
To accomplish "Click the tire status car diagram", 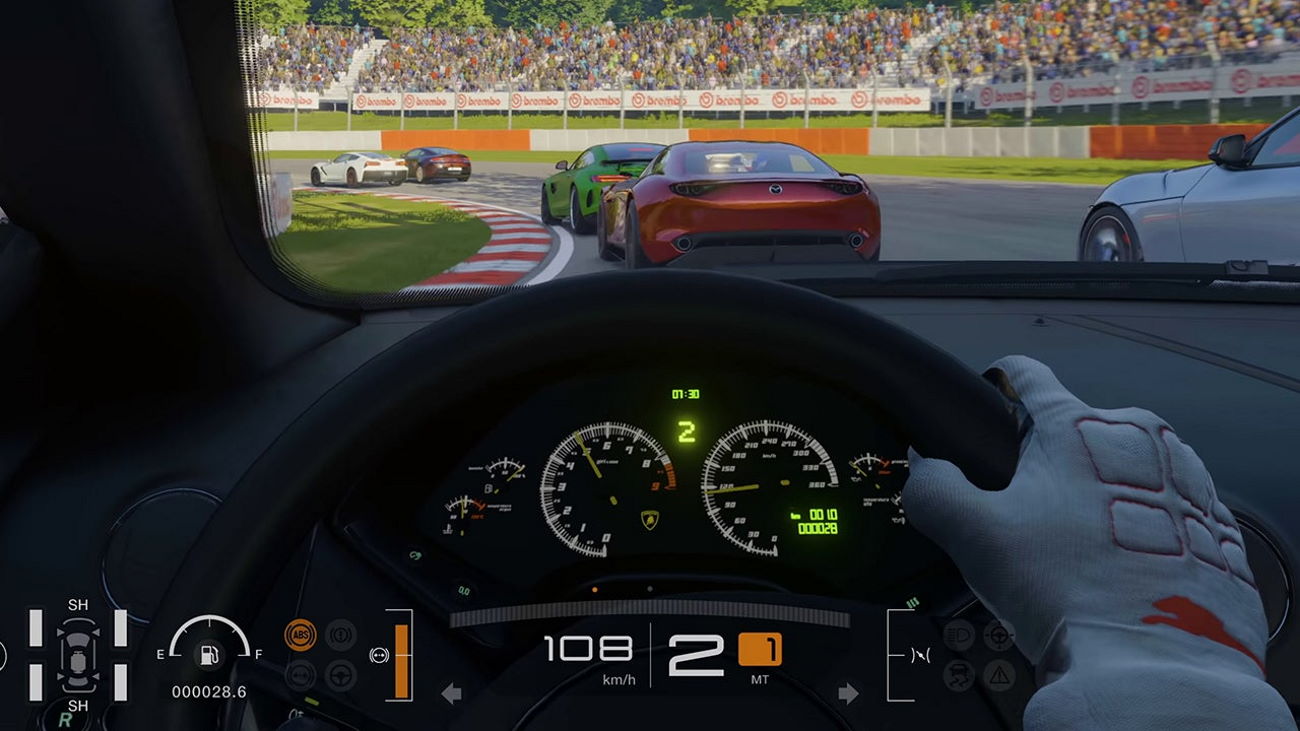I will (x=78, y=655).
